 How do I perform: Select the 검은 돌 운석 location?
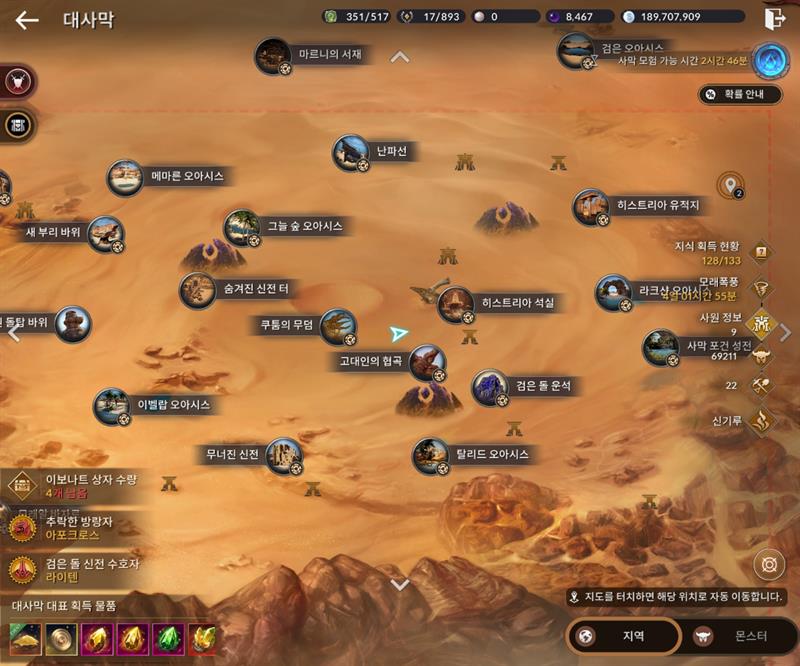coord(490,387)
